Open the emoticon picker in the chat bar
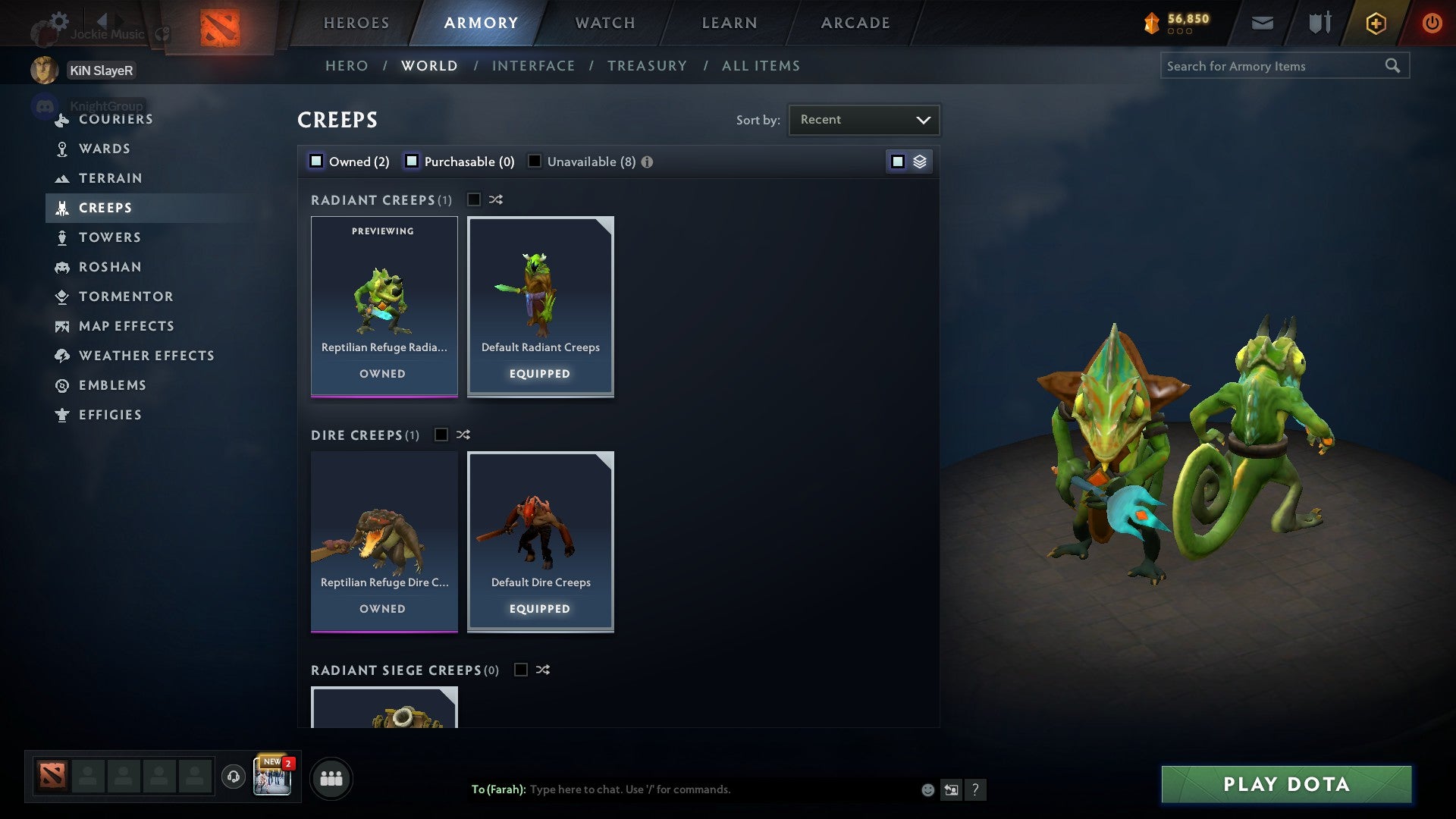1456x819 pixels. tap(927, 789)
